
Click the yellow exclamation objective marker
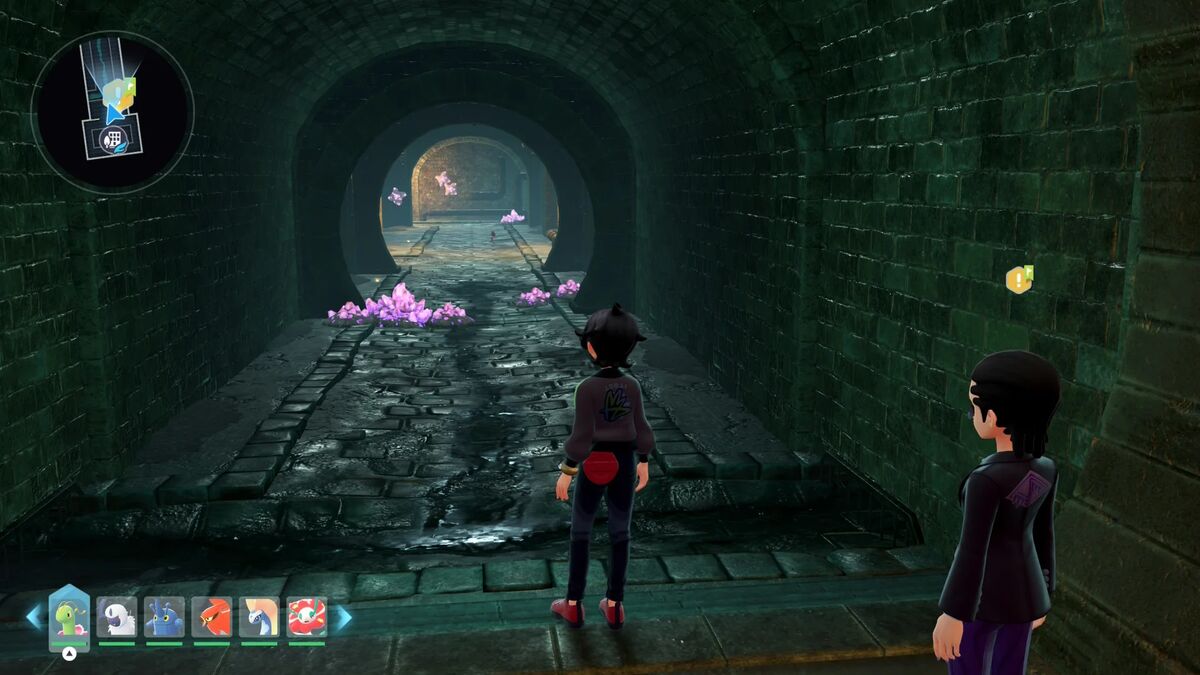pos(1018,280)
